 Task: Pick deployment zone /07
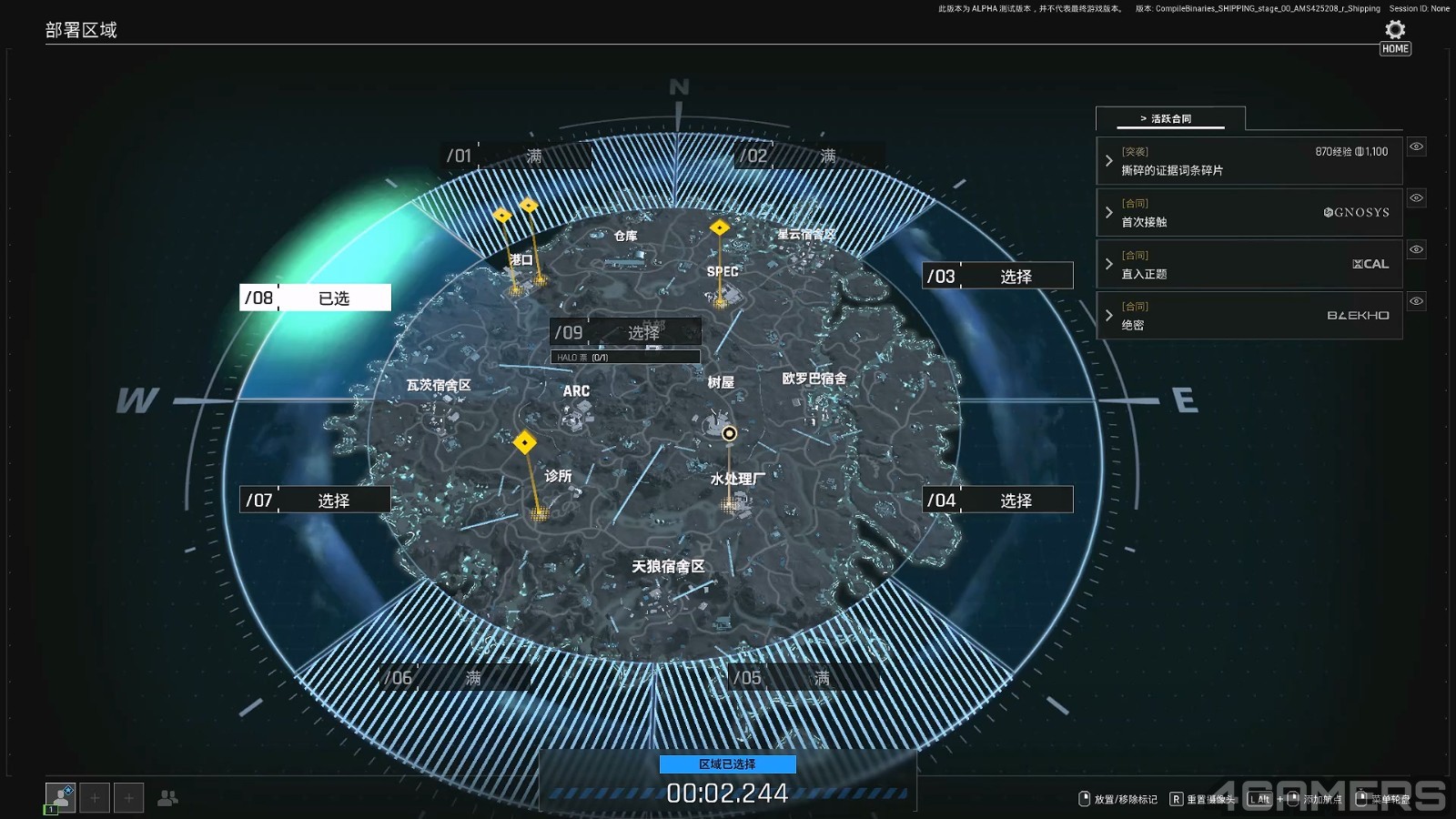315,500
